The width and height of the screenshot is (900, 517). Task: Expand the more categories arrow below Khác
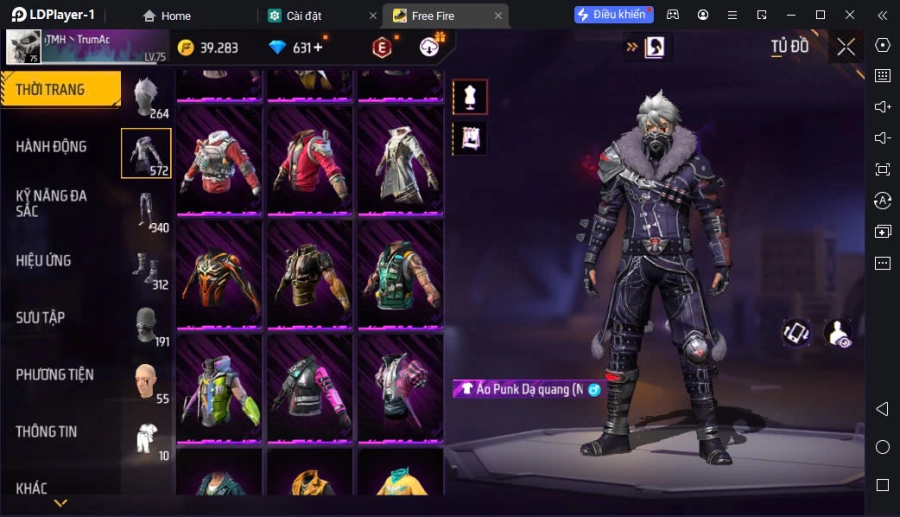60,503
